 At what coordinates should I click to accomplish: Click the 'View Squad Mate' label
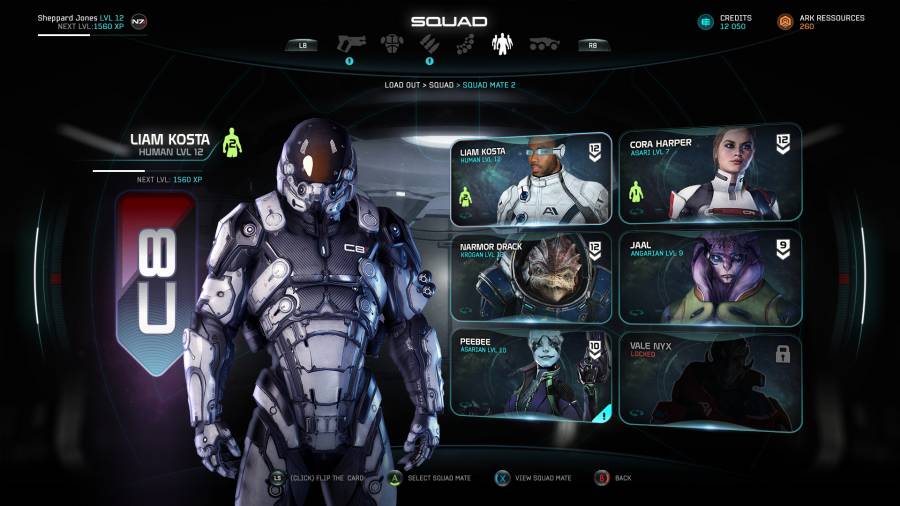coord(545,478)
